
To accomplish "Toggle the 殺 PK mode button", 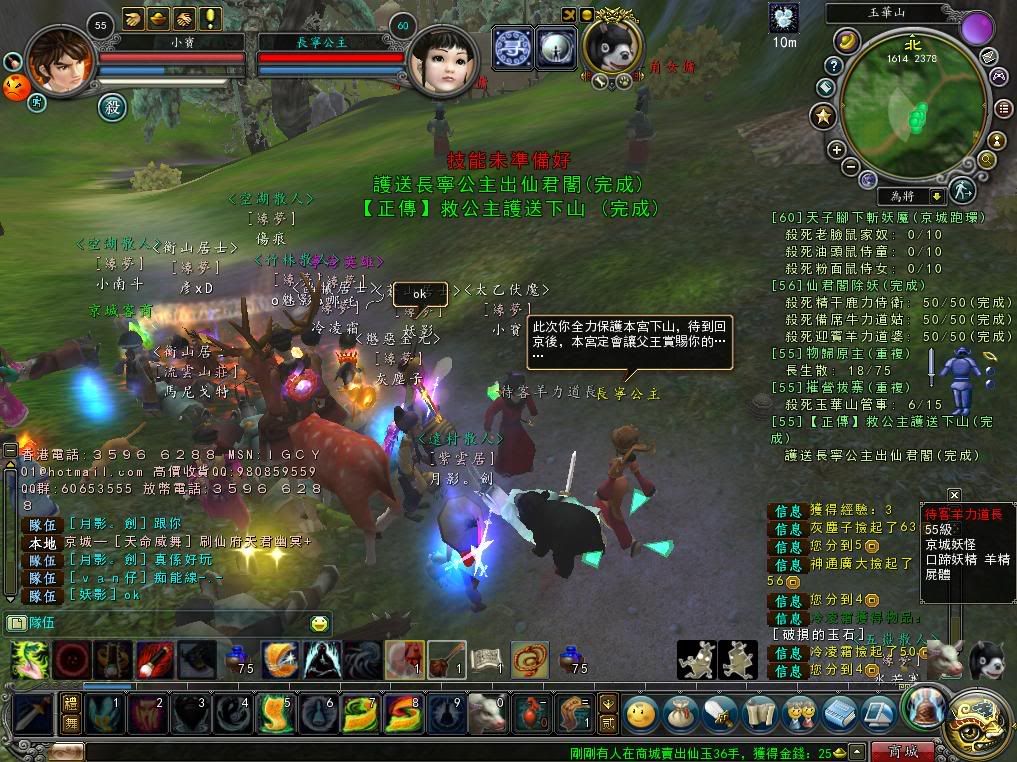I will 111,106.
